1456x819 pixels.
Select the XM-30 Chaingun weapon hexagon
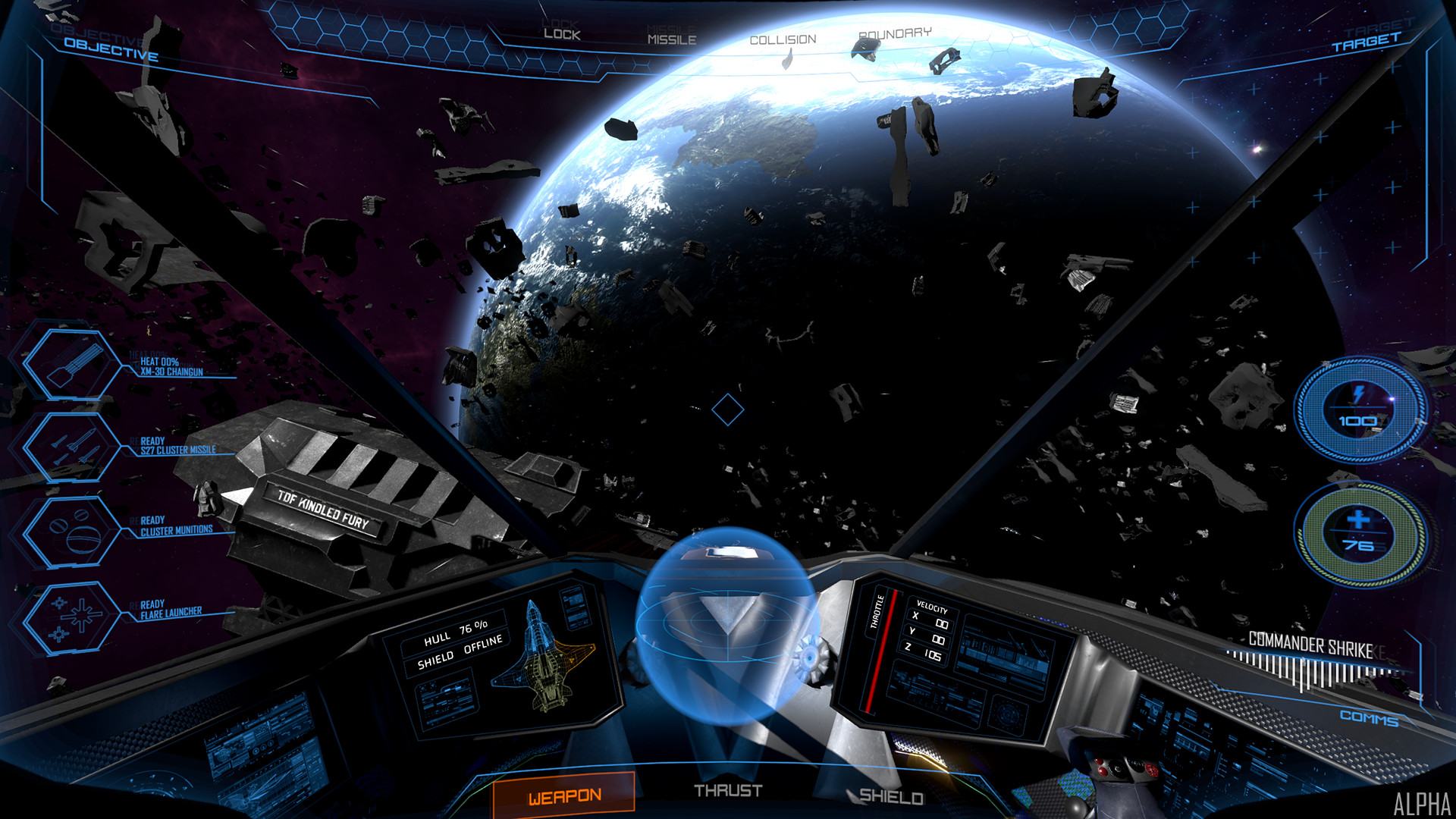pyautogui.click(x=71, y=366)
